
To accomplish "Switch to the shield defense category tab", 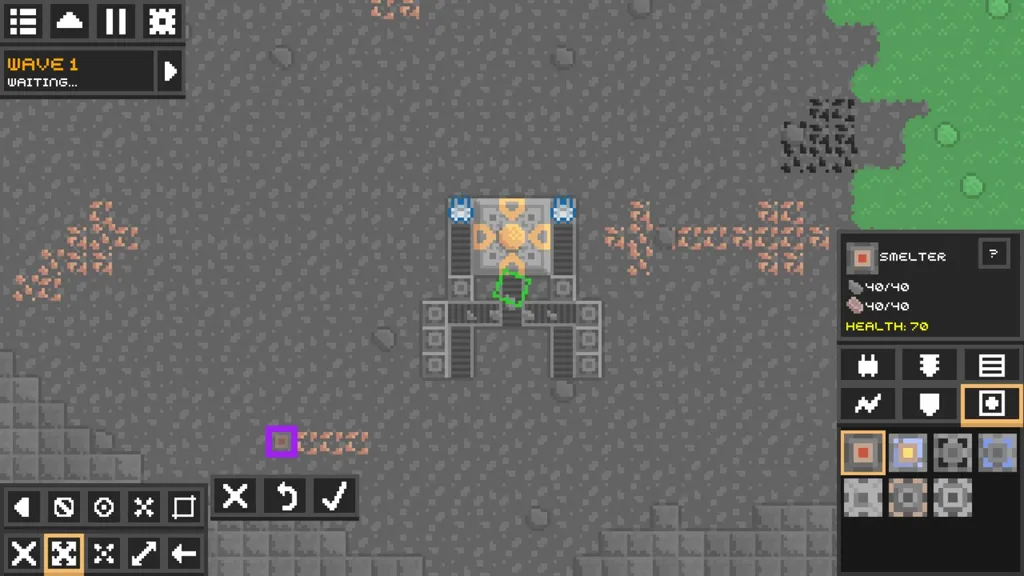I will click(930, 403).
